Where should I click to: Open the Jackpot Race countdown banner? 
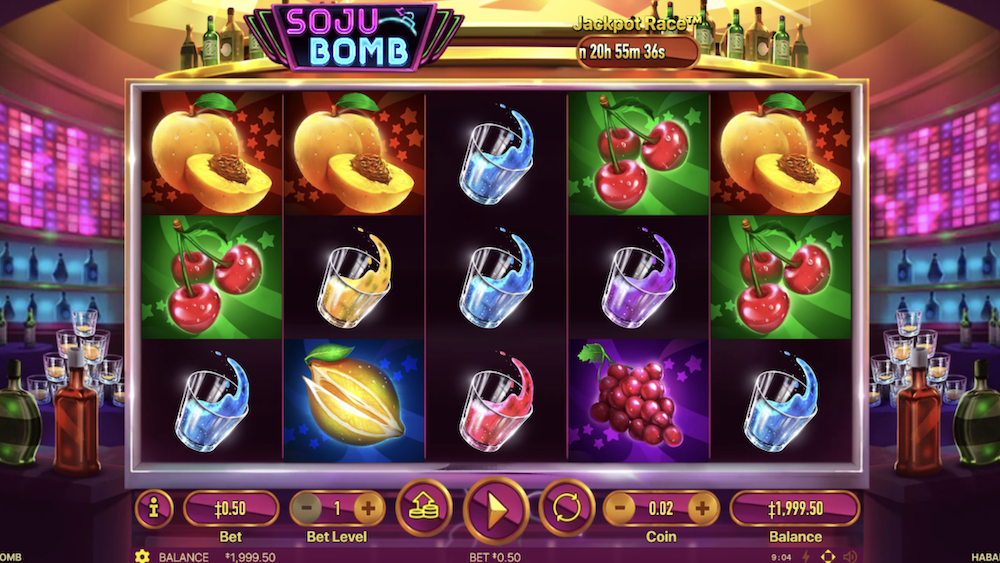(x=634, y=50)
